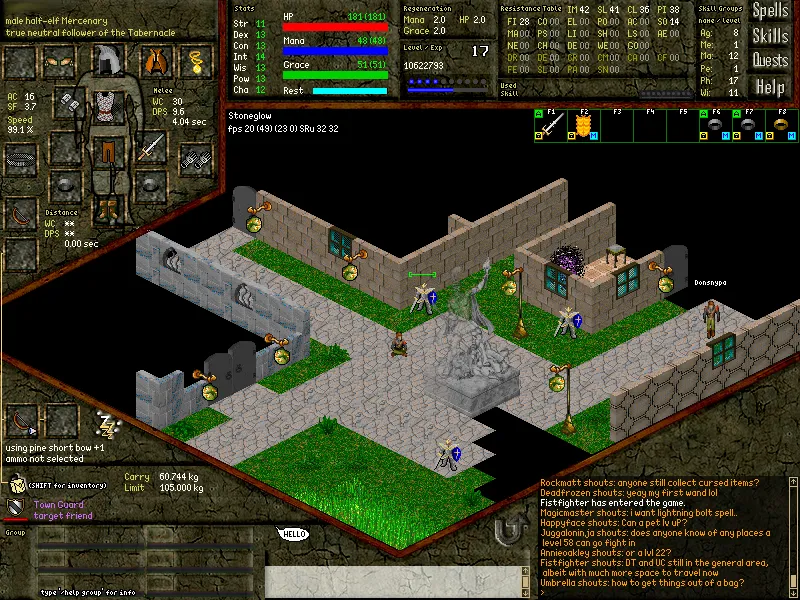The width and height of the screenshot is (800, 600).
Task: Click the equipped trousers slot
Action: tap(106, 152)
